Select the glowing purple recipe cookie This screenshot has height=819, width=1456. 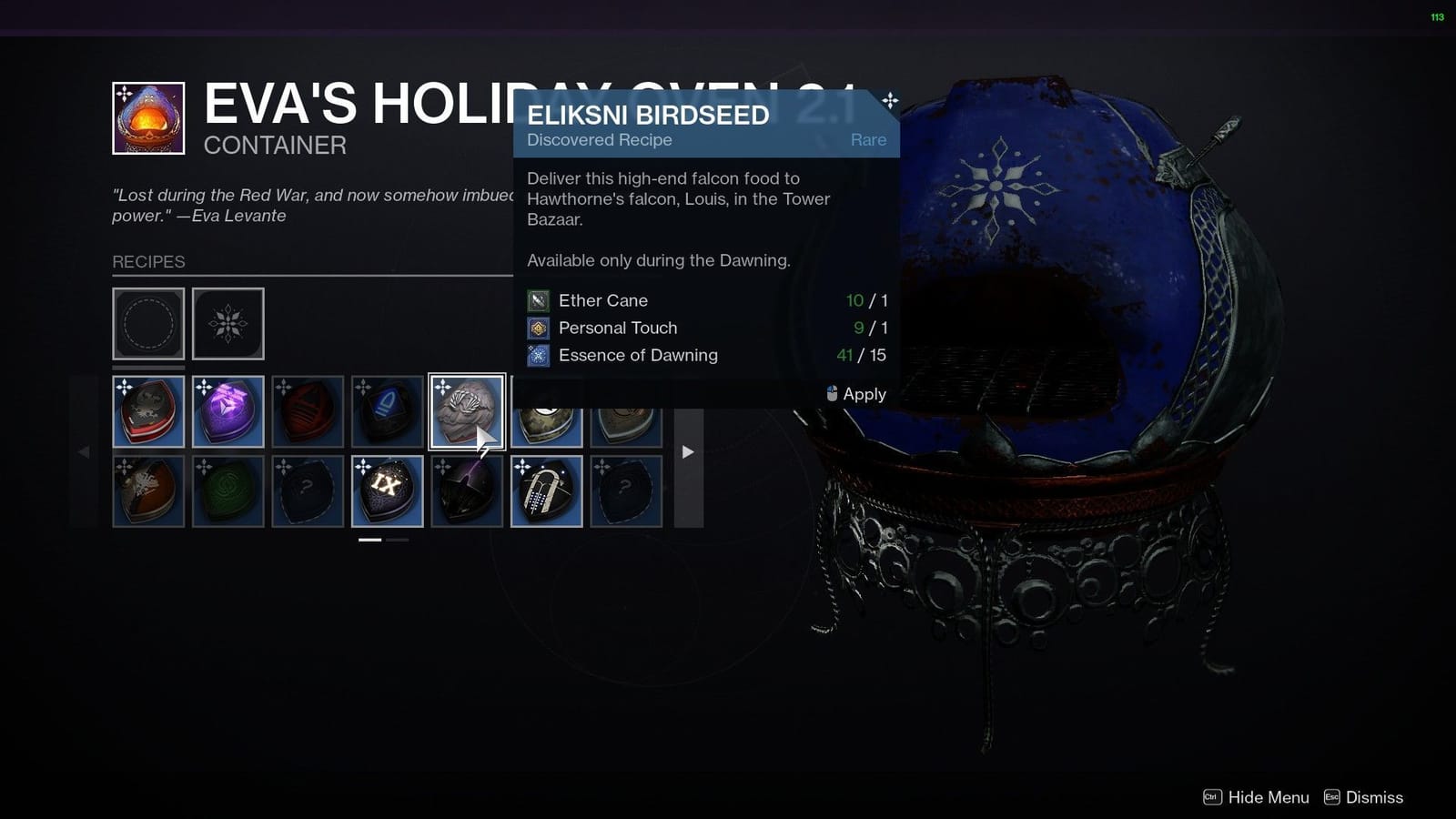tap(228, 410)
